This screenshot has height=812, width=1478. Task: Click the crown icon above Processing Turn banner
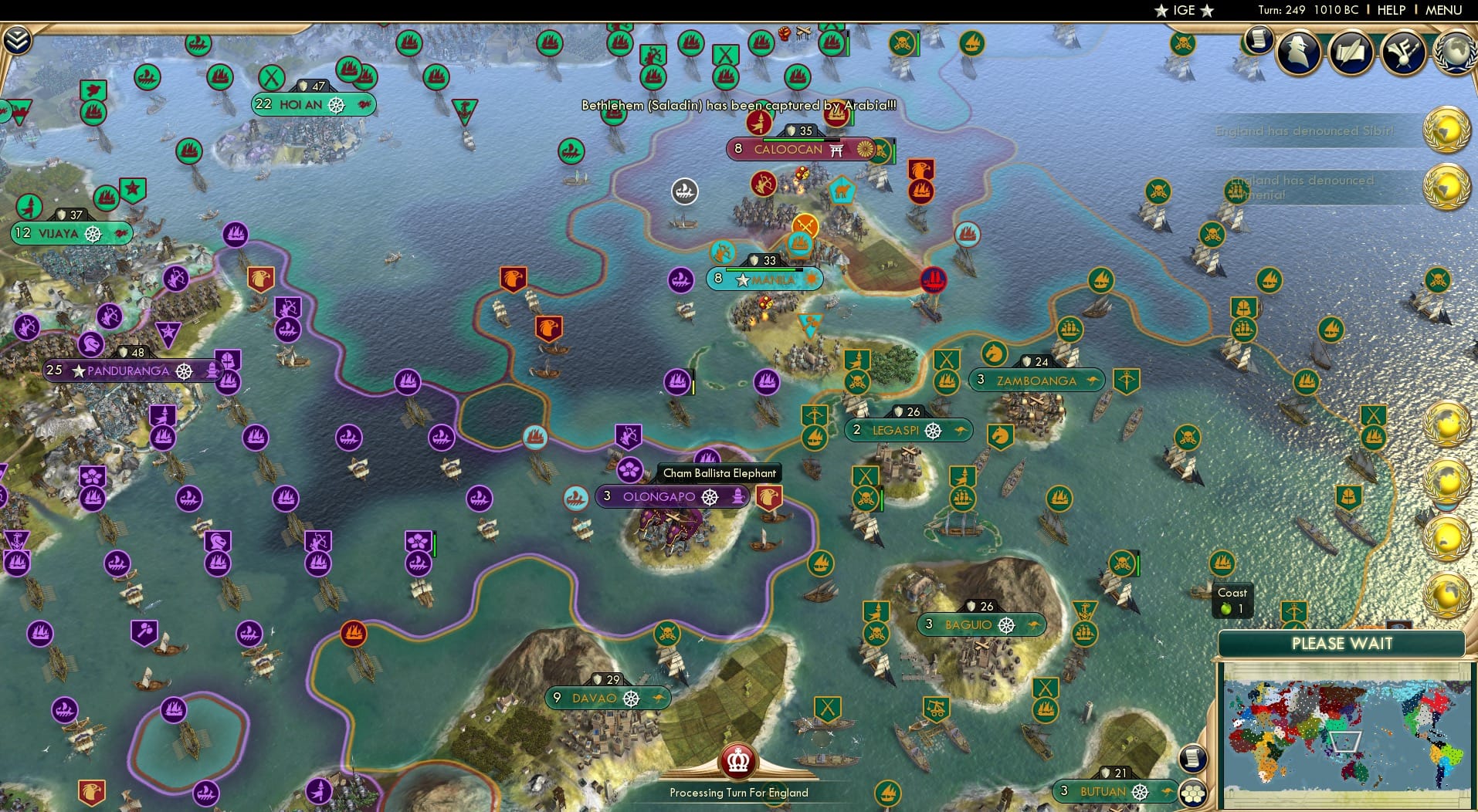coord(738,763)
